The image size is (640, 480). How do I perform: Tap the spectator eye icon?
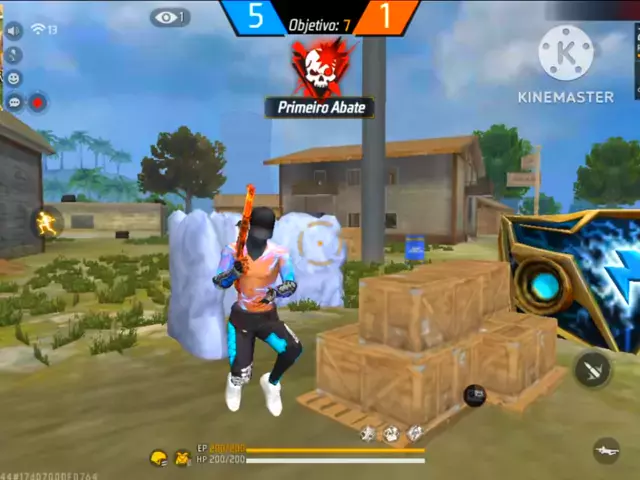pyautogui.click(x=169, y=18)
